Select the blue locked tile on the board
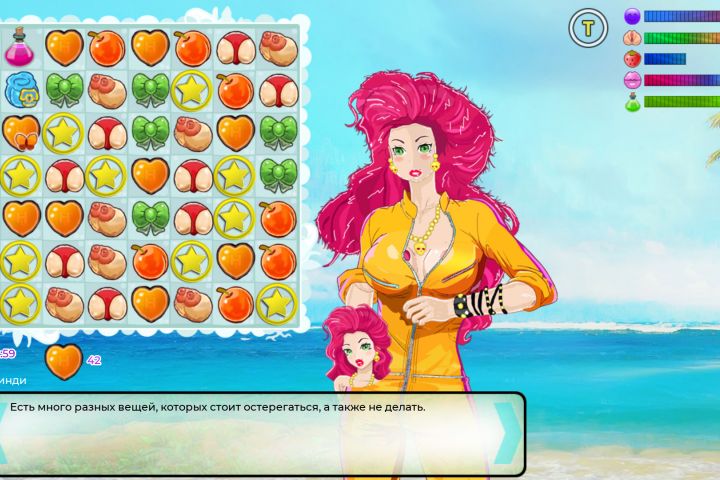The height and width of the screenshot is (480, 720). tap(20, 90)
